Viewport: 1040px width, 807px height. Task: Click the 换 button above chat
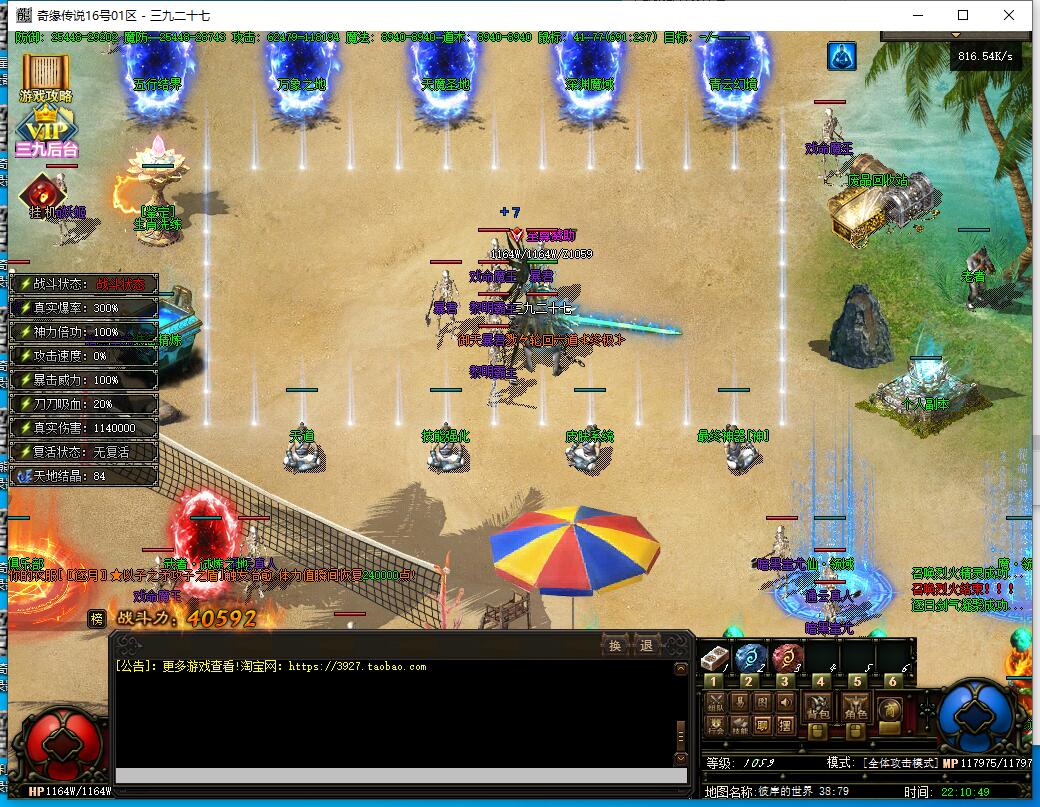(615, 646)
